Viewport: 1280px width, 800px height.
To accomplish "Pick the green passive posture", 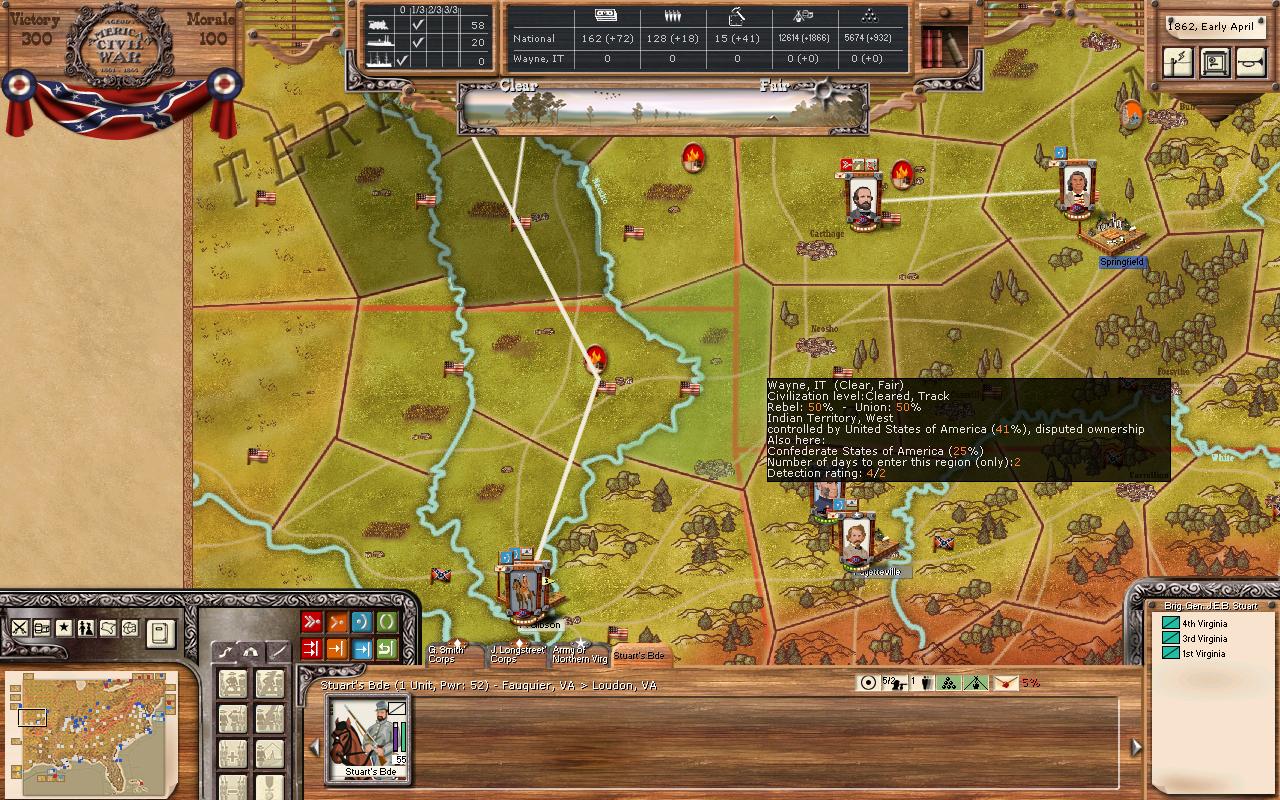I will pyautogui.click(x=386, y=622).
